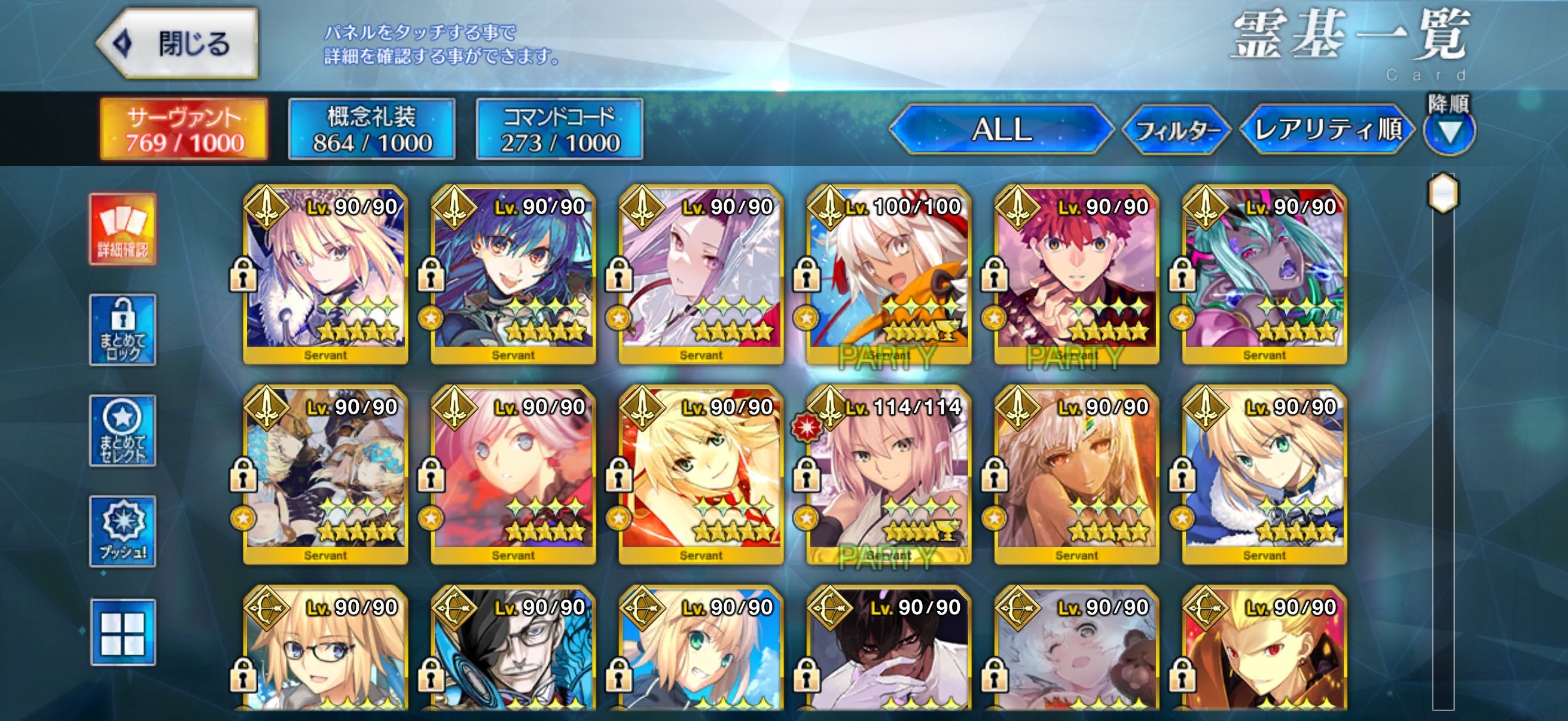This screenshot has width=1568, height=721.
Task: Pick the teal-haired dark-skinned Saber card
Action: click(x=1264, y=274)
